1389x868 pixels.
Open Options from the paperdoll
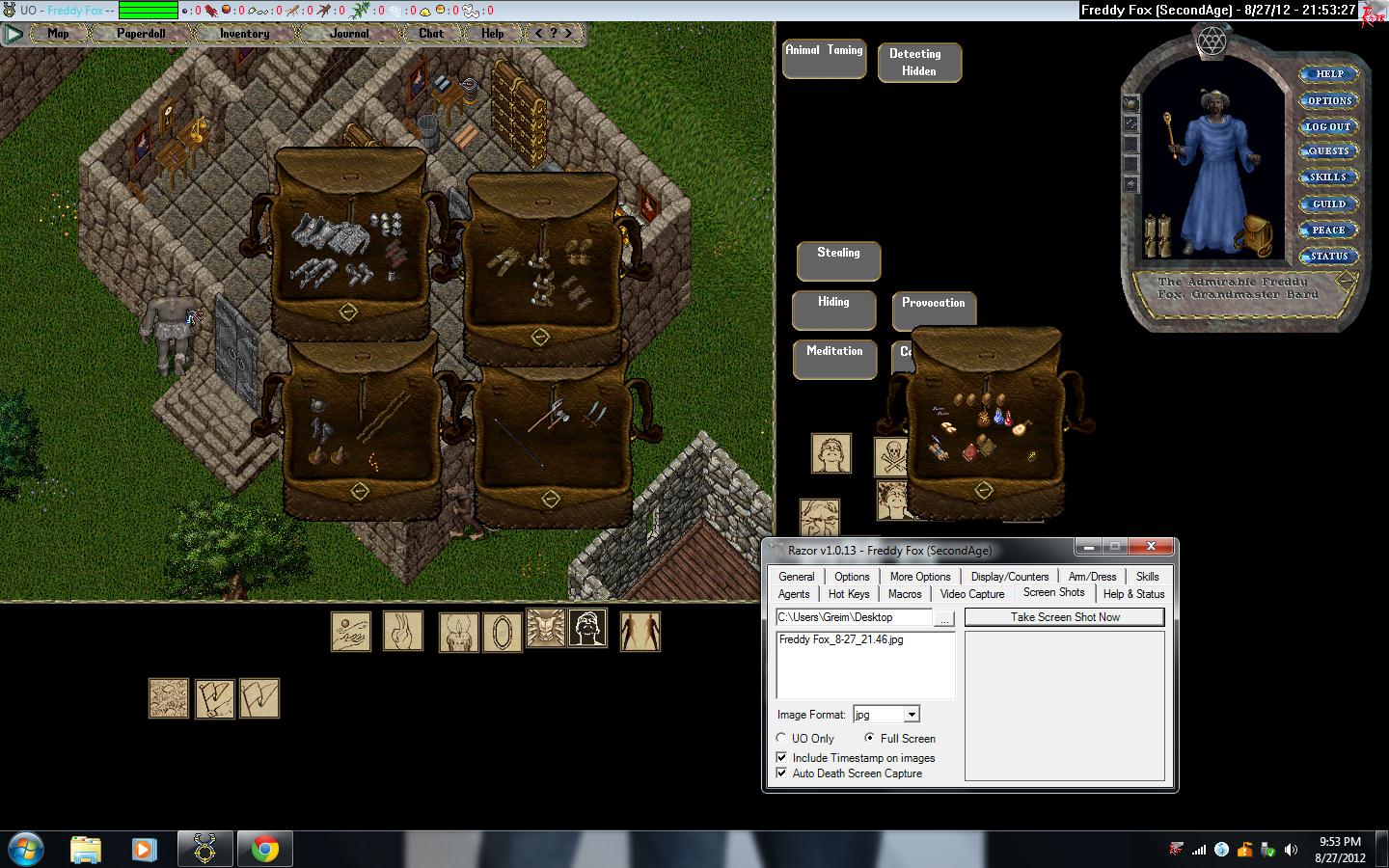1329,100
